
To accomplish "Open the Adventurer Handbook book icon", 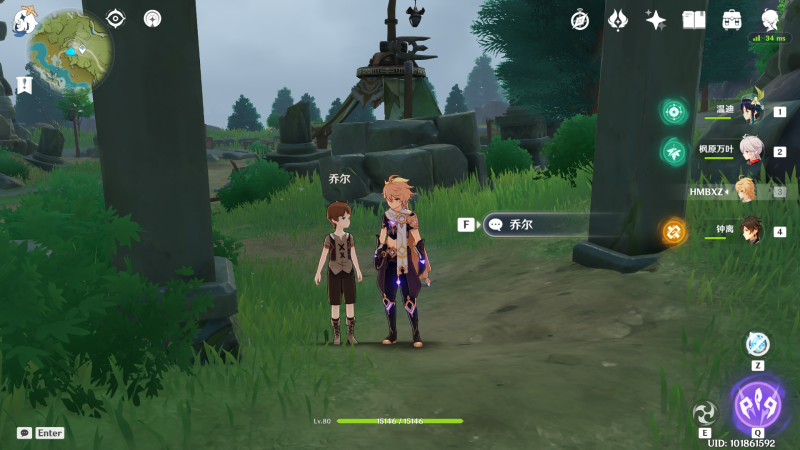I will coord(694,20).
